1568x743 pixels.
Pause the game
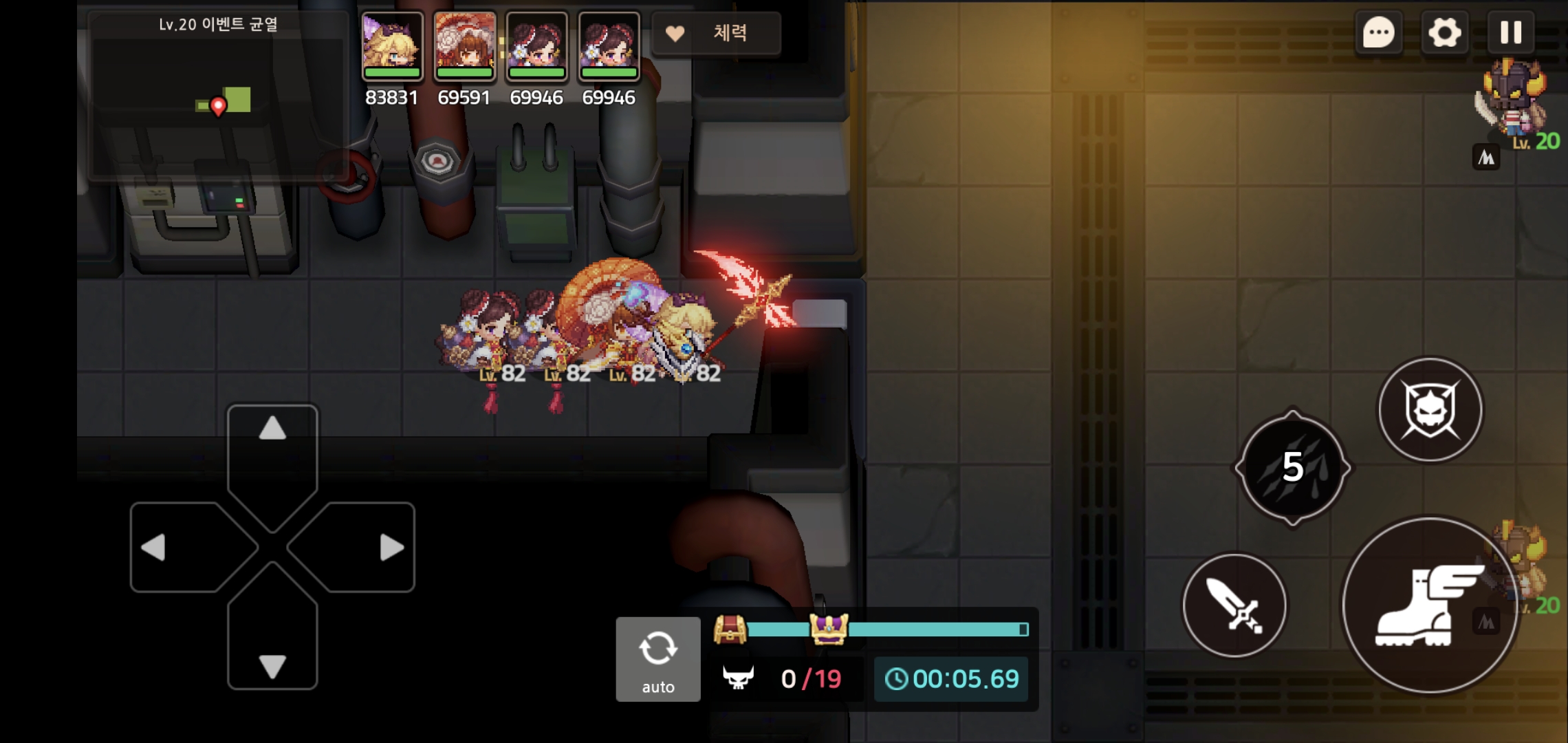coord(1510,32)
